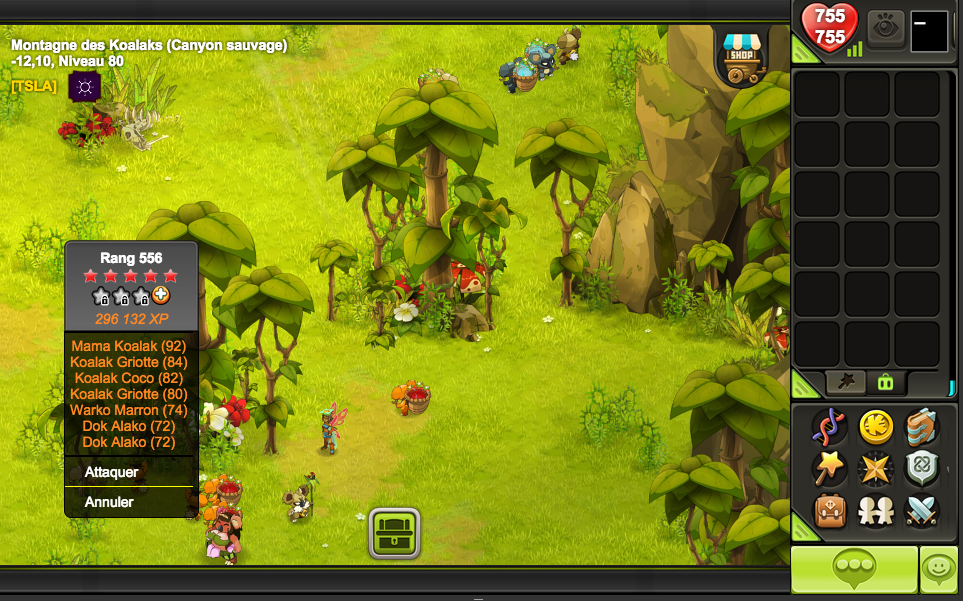Choose Attaquer in the monster group menu

click(x=112, y=472)
